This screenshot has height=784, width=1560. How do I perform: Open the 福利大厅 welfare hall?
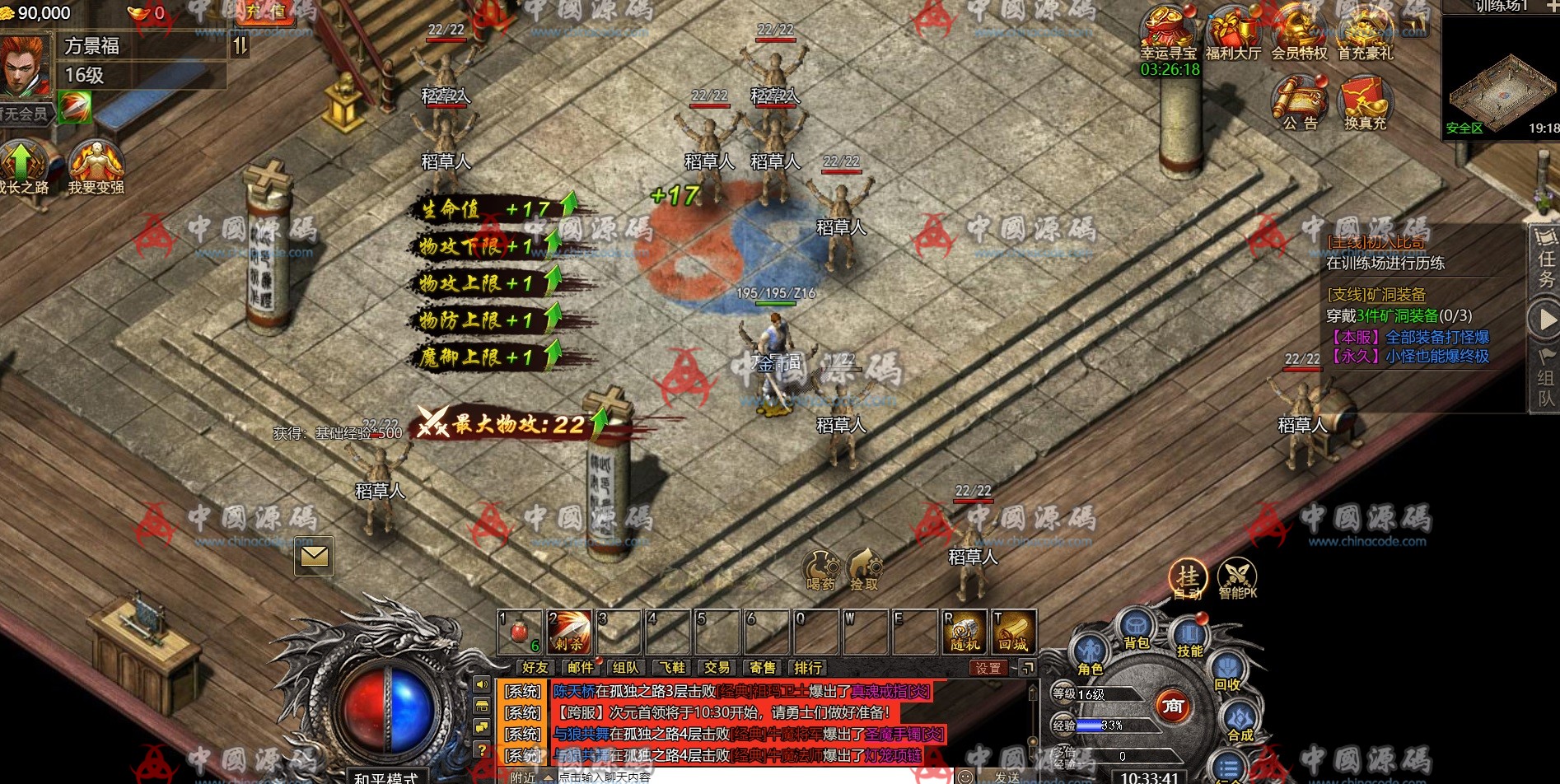(1233, 31)
